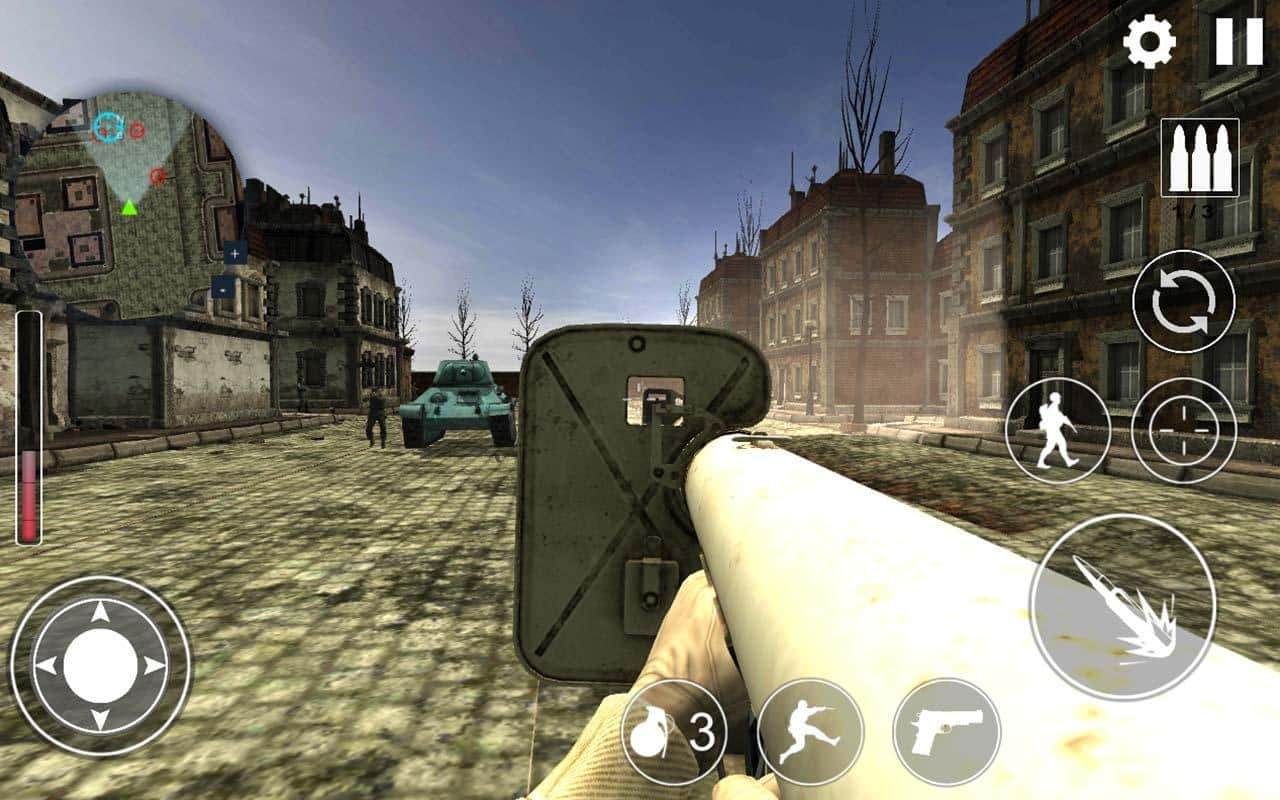Throw a grenade
This screenshot has height=800, width=1280.
point(674,732)
